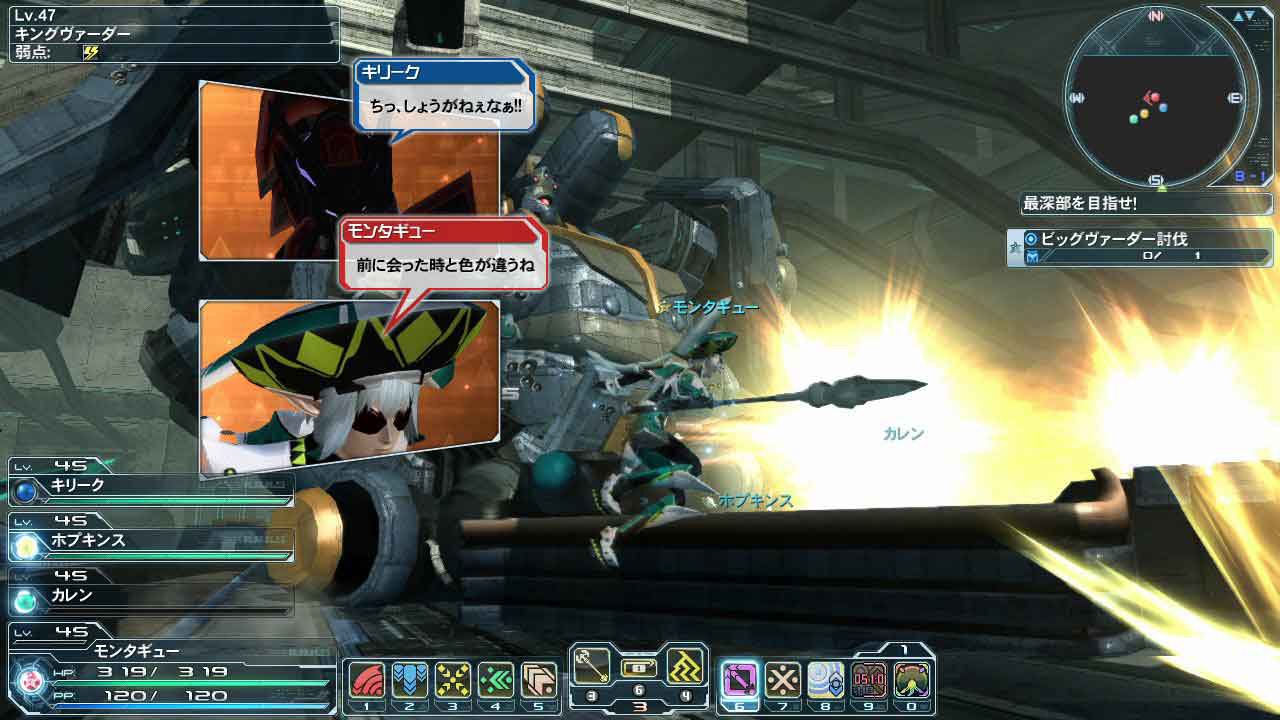The height and width of the screenshot is (720, 1280).
Task: Select the green chevron skill in slot 4
Action: click(x=495, y=677)
